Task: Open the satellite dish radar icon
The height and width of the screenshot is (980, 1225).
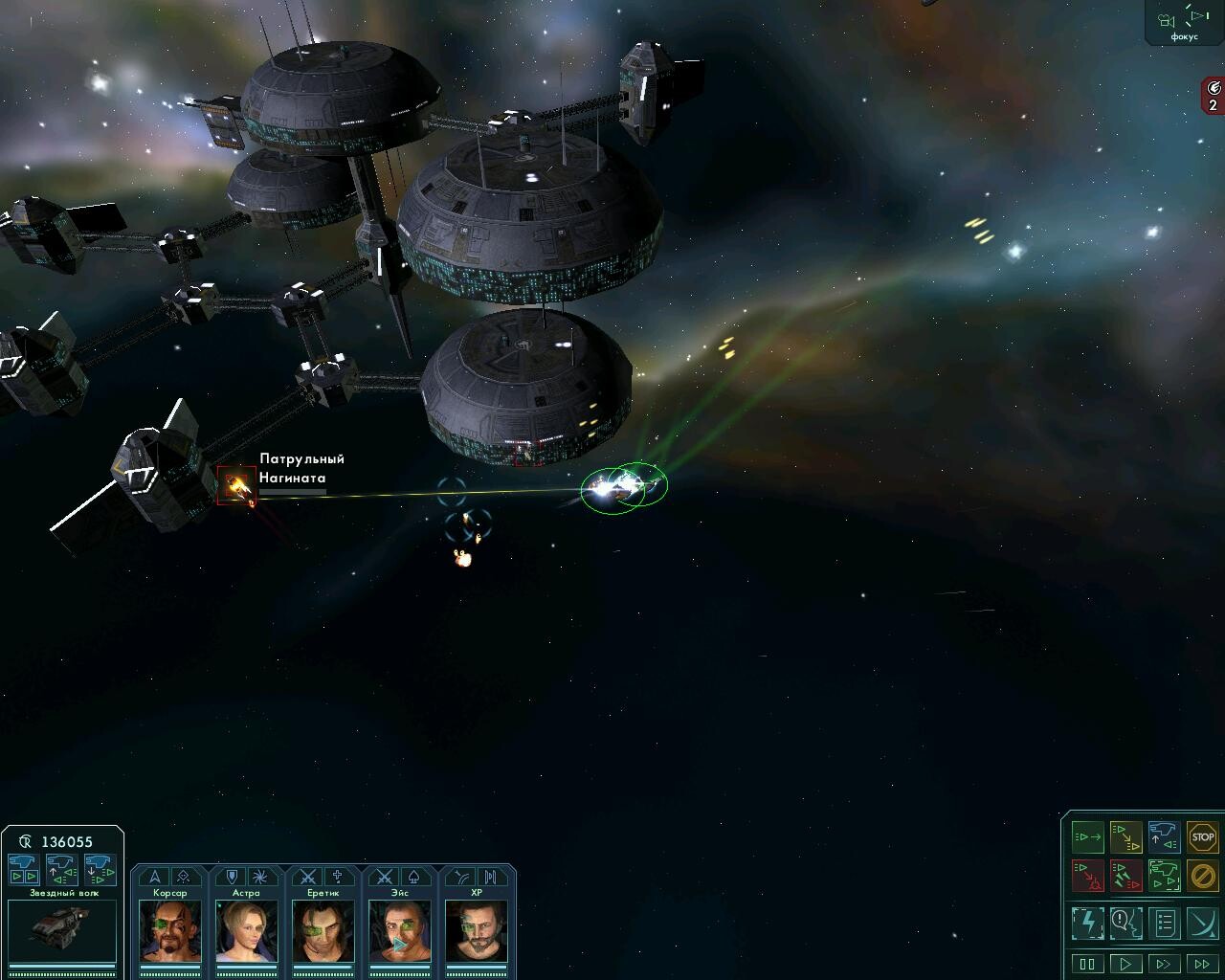Action: pyautogui.click(x=1202, y=924)
